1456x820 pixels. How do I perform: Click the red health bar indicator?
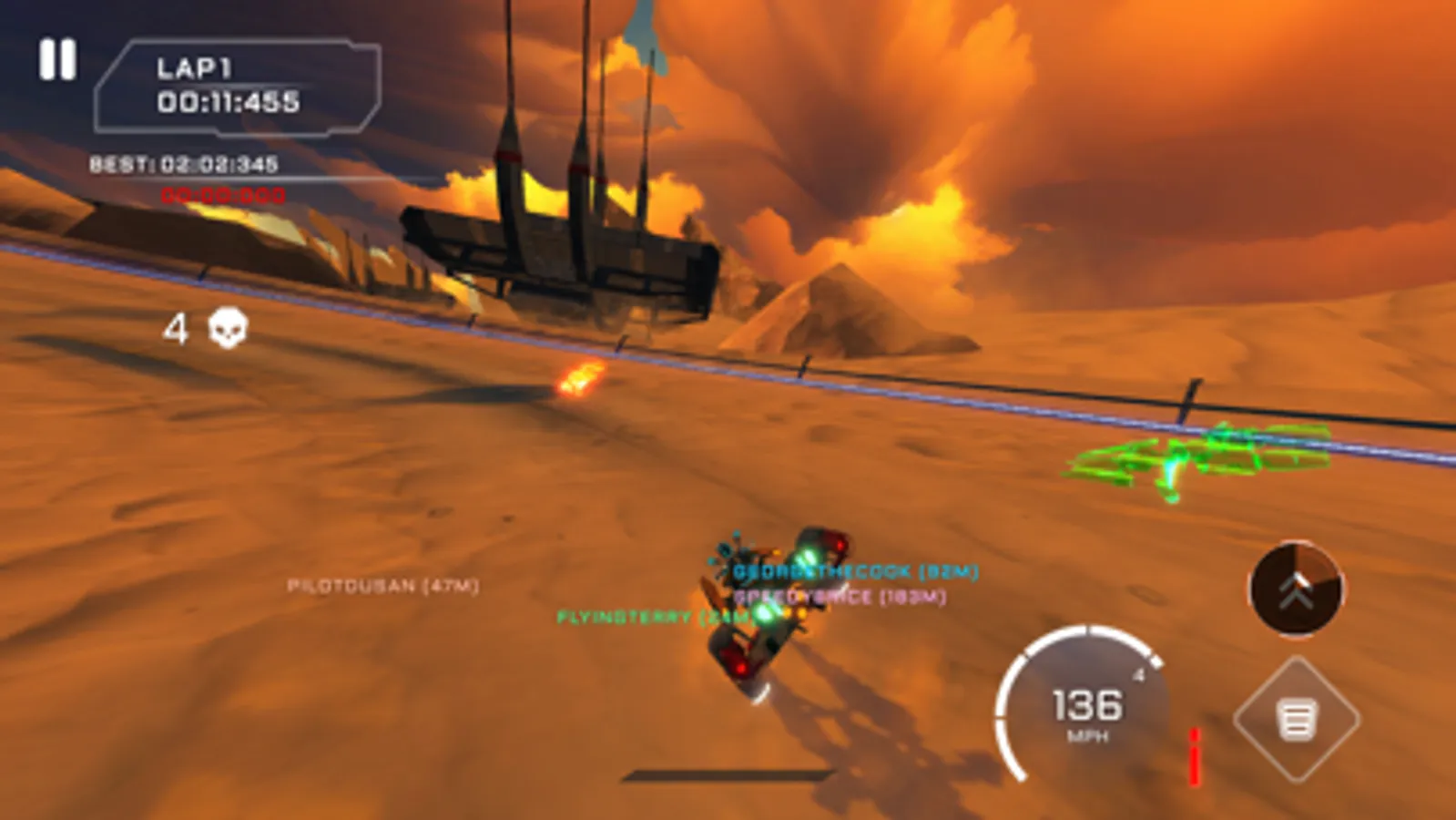tap(1193, 747)
